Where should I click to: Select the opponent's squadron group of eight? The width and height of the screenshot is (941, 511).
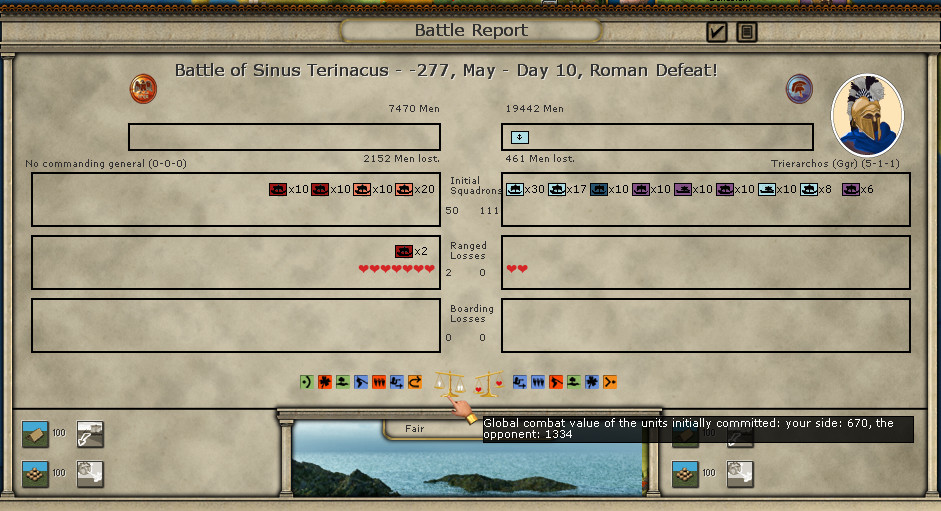click(809, 189)
